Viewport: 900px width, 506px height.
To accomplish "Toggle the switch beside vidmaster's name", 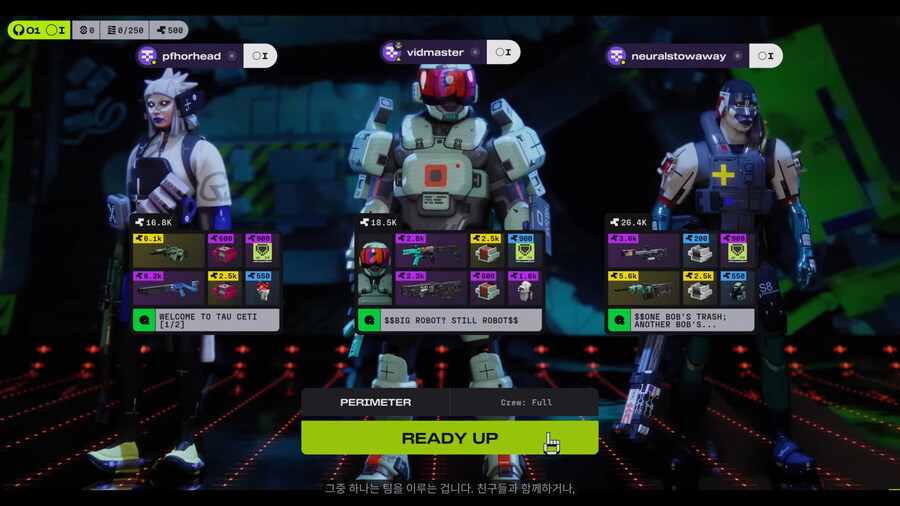I will pyautogui.click(x=504, y=52).
